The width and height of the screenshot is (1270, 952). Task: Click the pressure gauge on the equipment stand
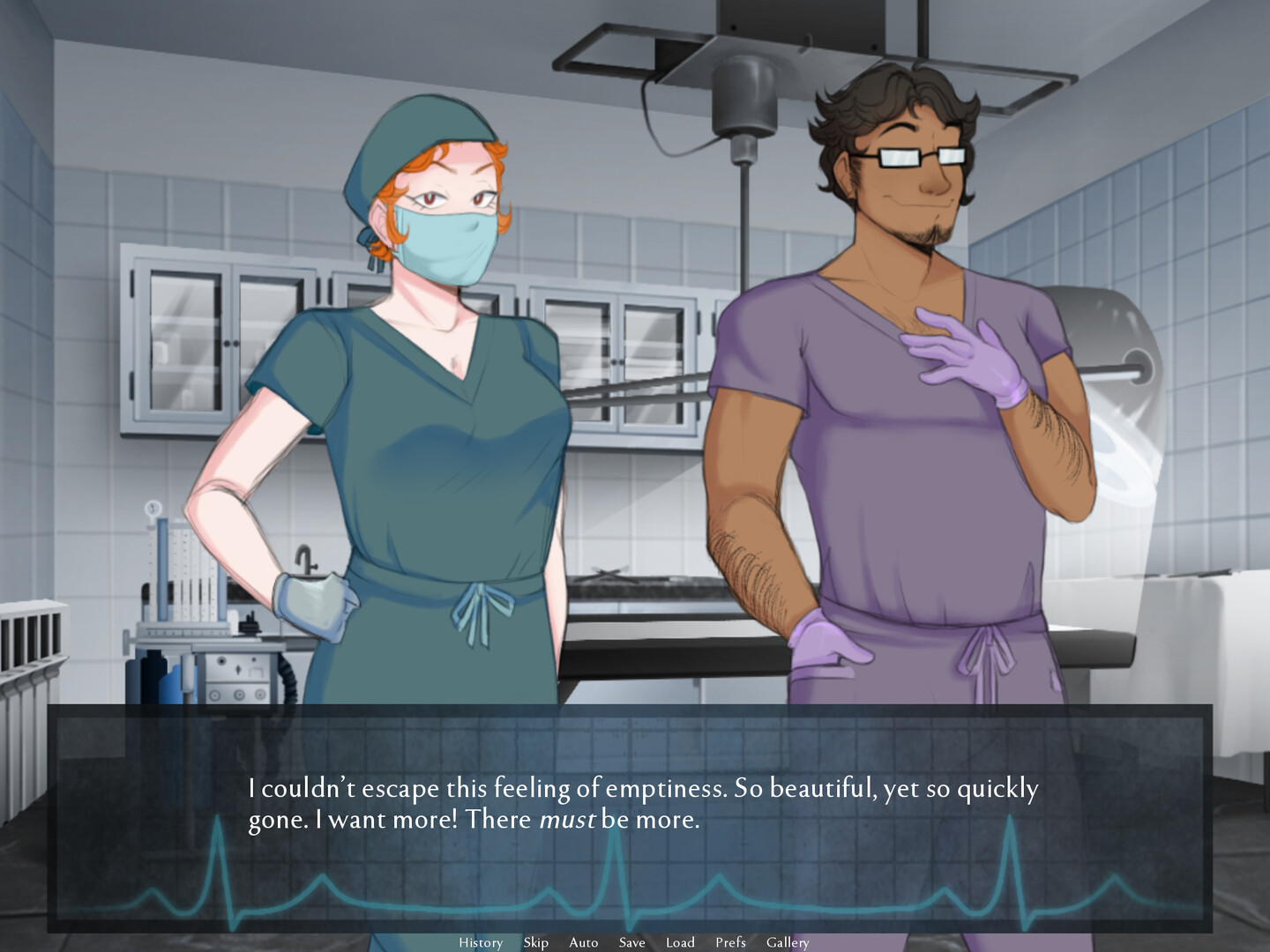click(155, 509)
